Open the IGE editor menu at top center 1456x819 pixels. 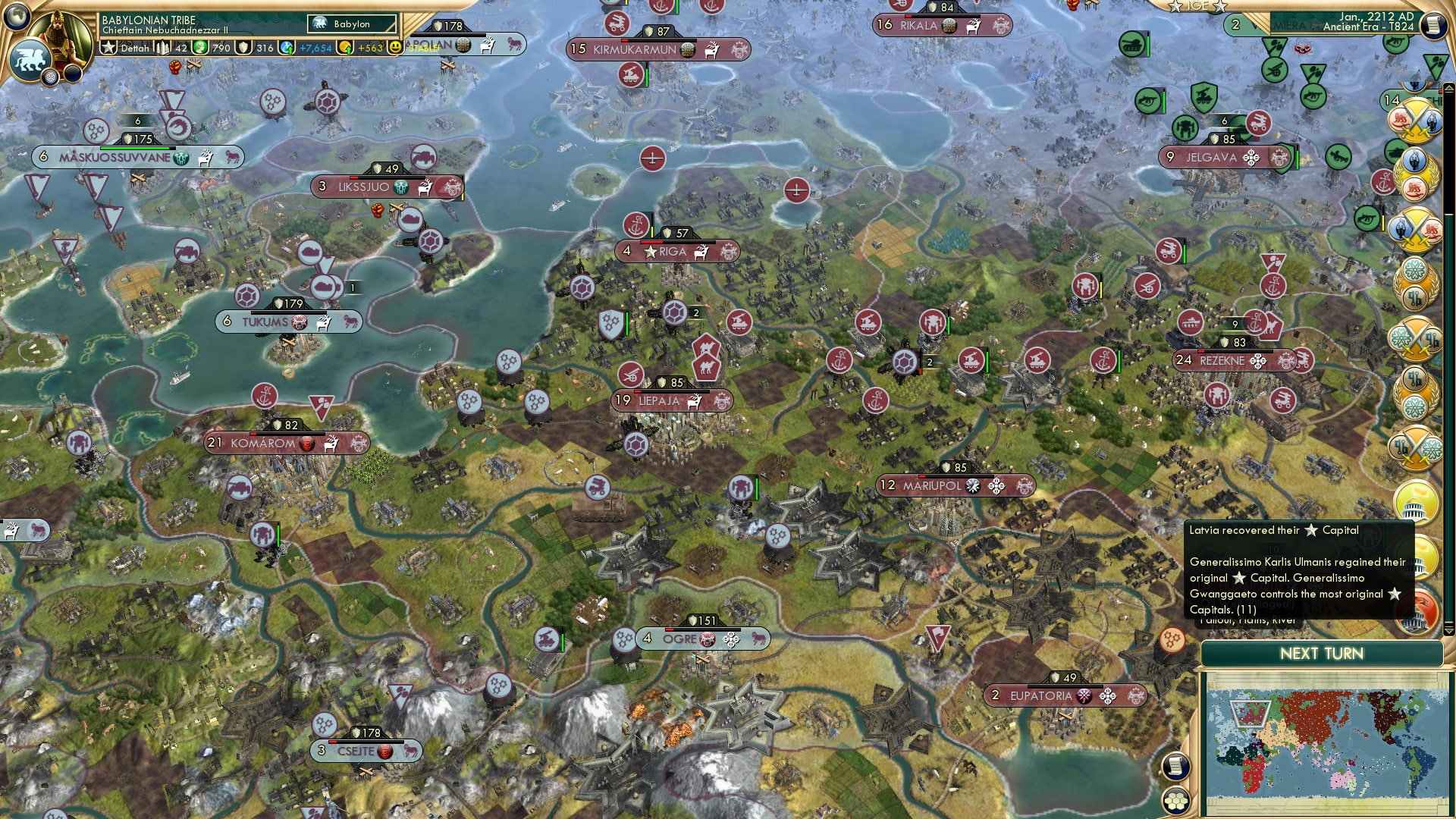tap(1198, 6)
